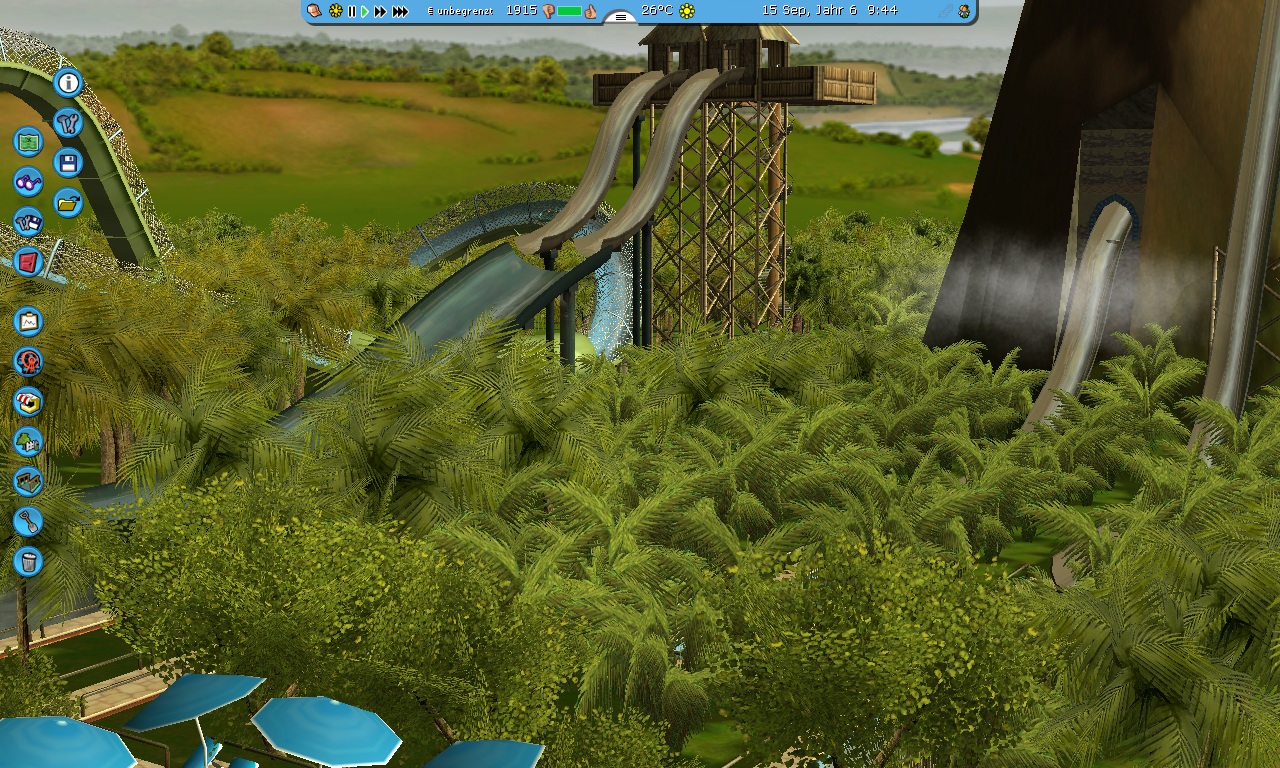Expand the top status bar handle
The height and width of the screenshot is (768, 1280).
pyautogui.click(x=621, y=17)
